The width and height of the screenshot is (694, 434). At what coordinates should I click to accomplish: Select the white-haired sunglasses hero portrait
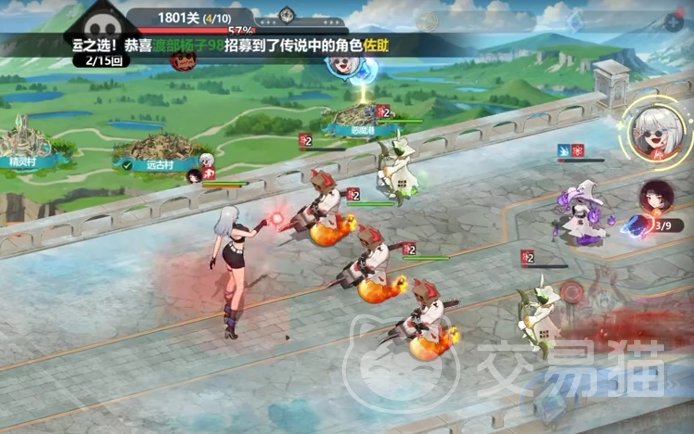(654, 136)
